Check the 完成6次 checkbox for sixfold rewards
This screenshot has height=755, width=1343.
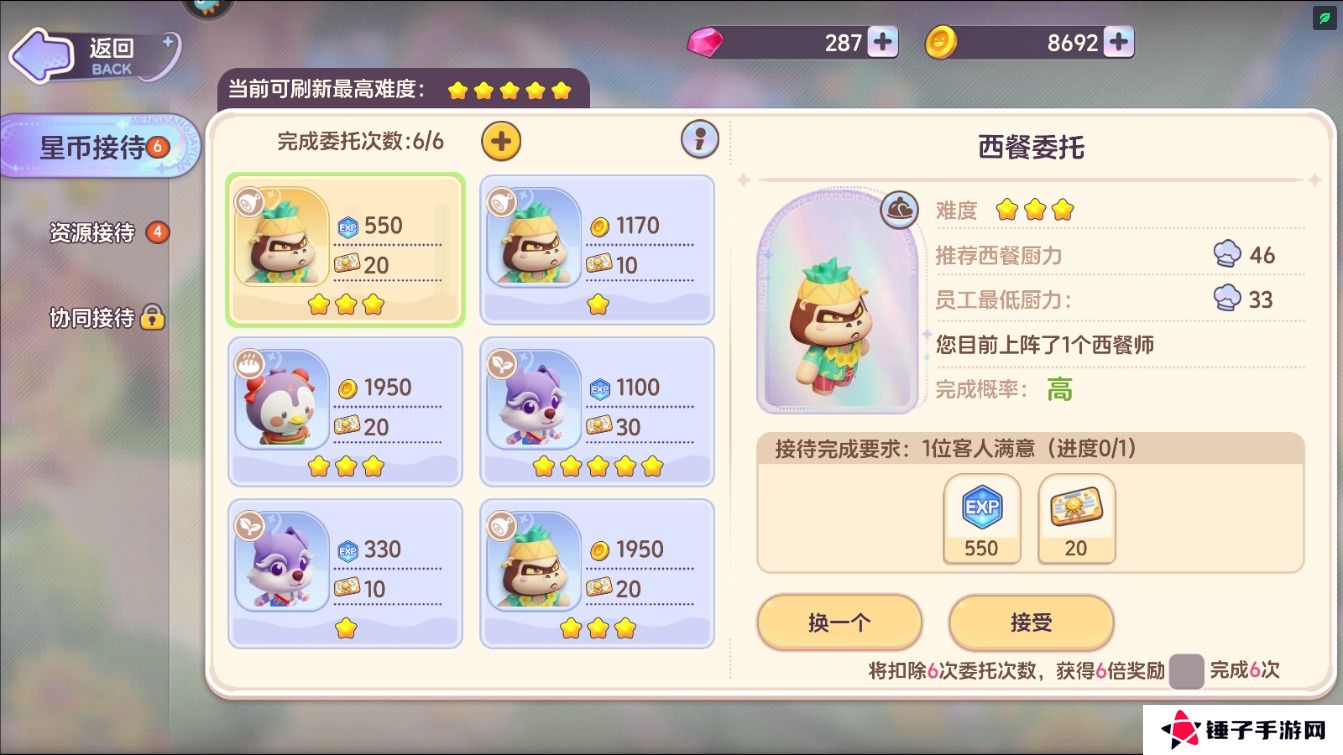click(x=1187, y=672)
